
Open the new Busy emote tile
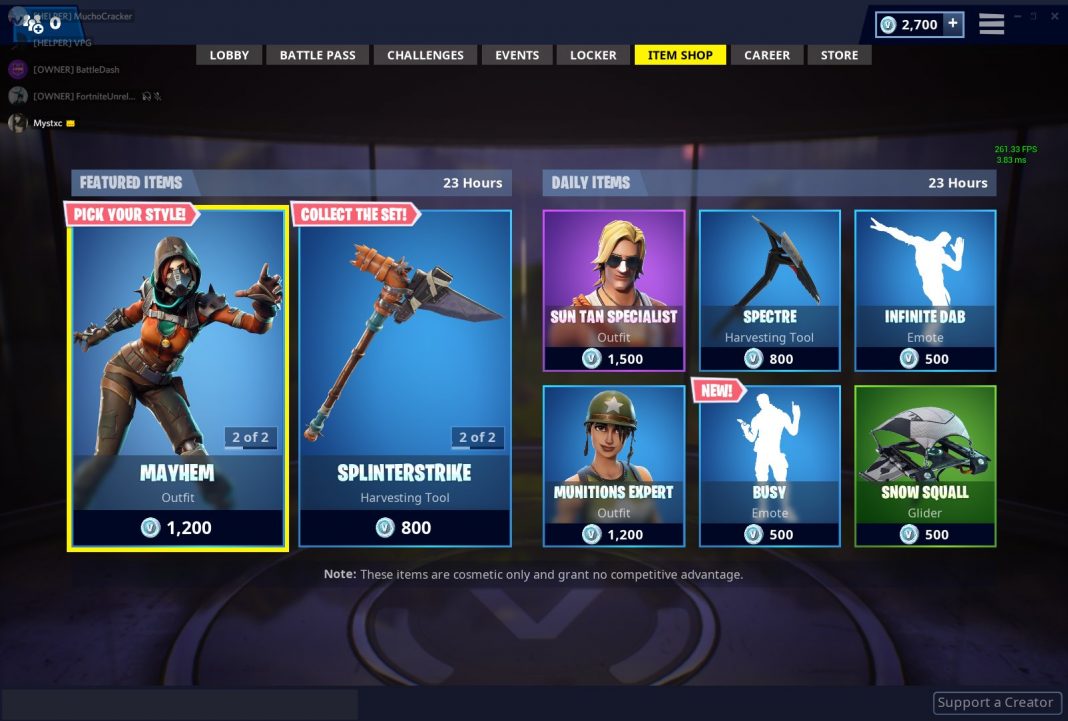[x=769, y=465]
